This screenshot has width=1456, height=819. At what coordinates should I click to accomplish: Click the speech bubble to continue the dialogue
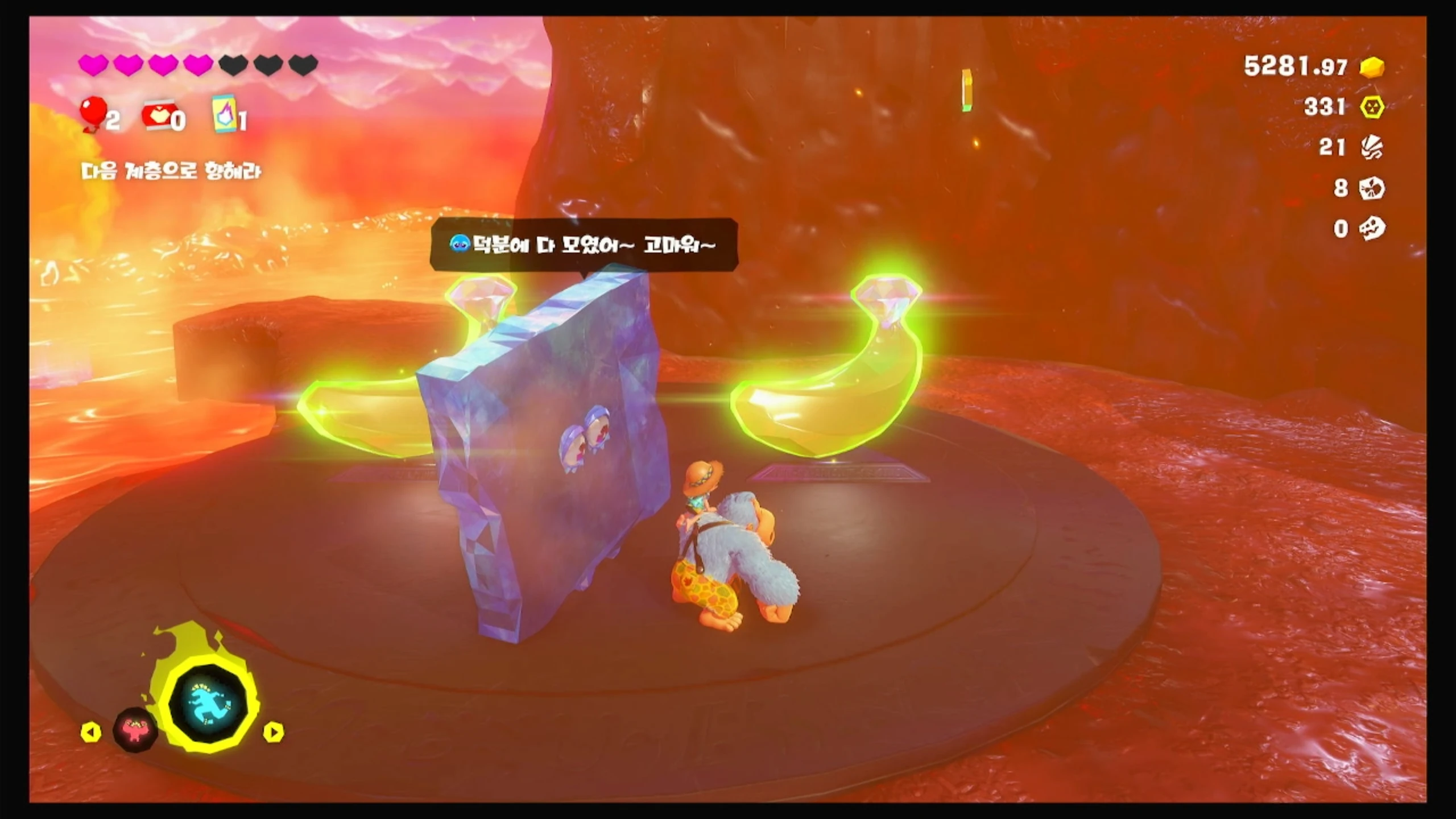584,245
